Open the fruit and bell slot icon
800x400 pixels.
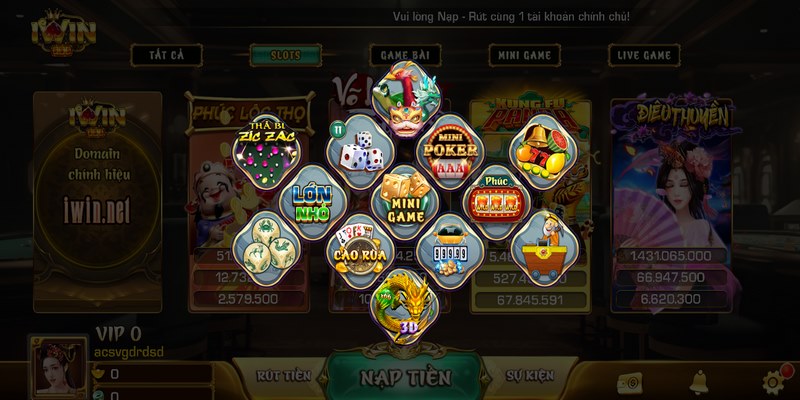point(541,150)
